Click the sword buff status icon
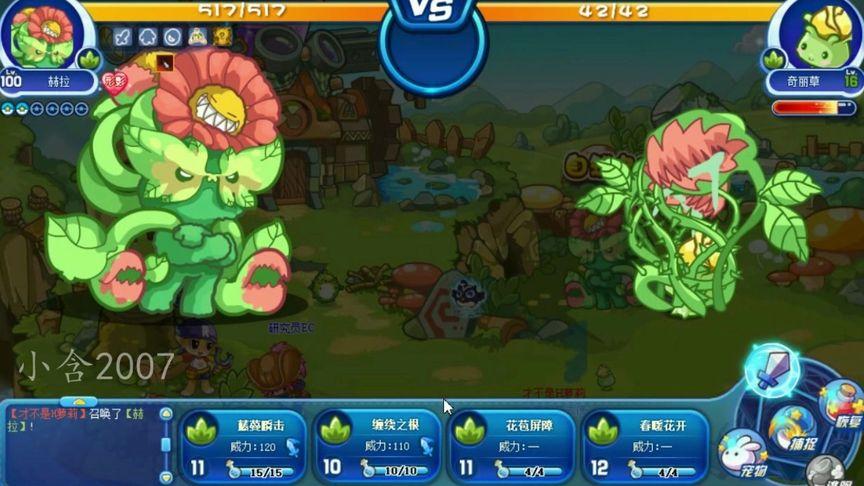The width and height of the screenshot is (864, 486). 123,37
